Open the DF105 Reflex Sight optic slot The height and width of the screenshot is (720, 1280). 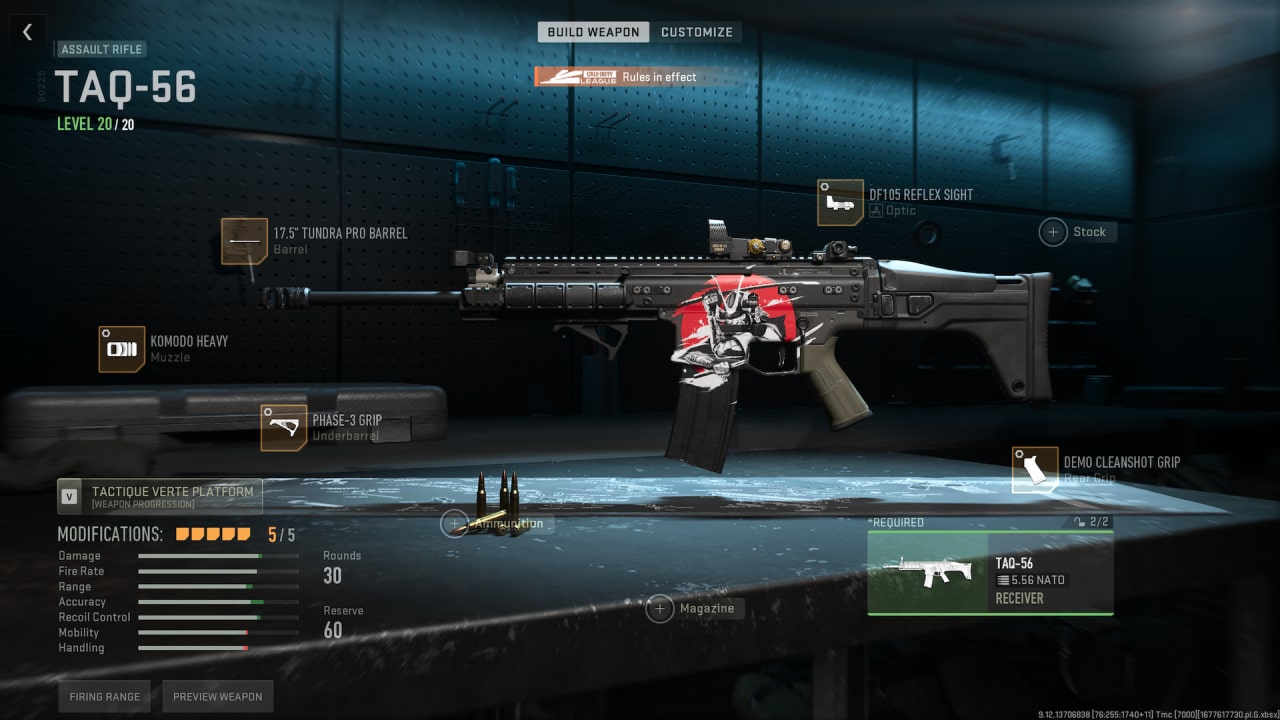(840, 203)
